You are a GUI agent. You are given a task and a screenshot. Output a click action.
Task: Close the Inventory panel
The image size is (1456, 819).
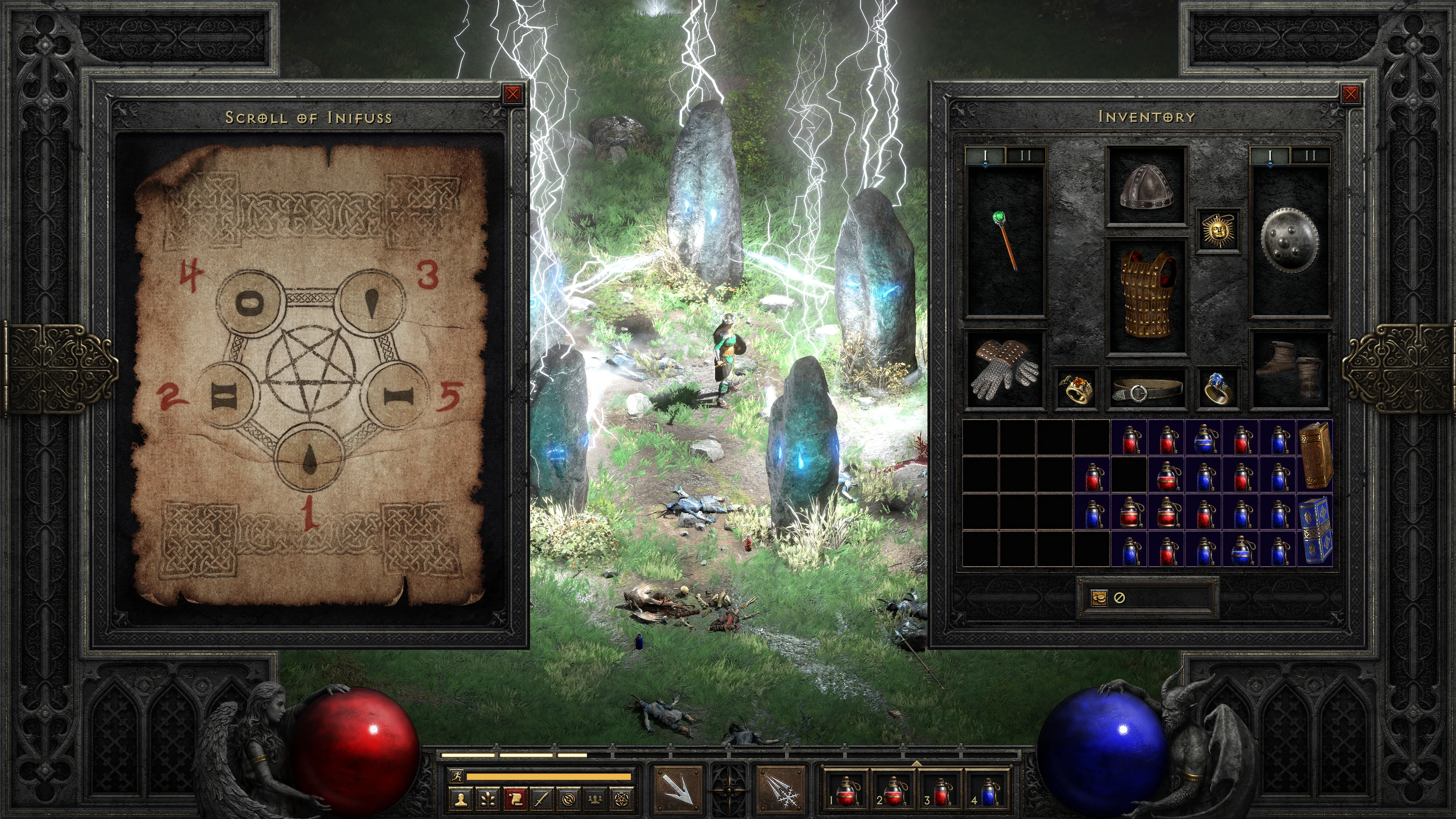coord(1350,94)
